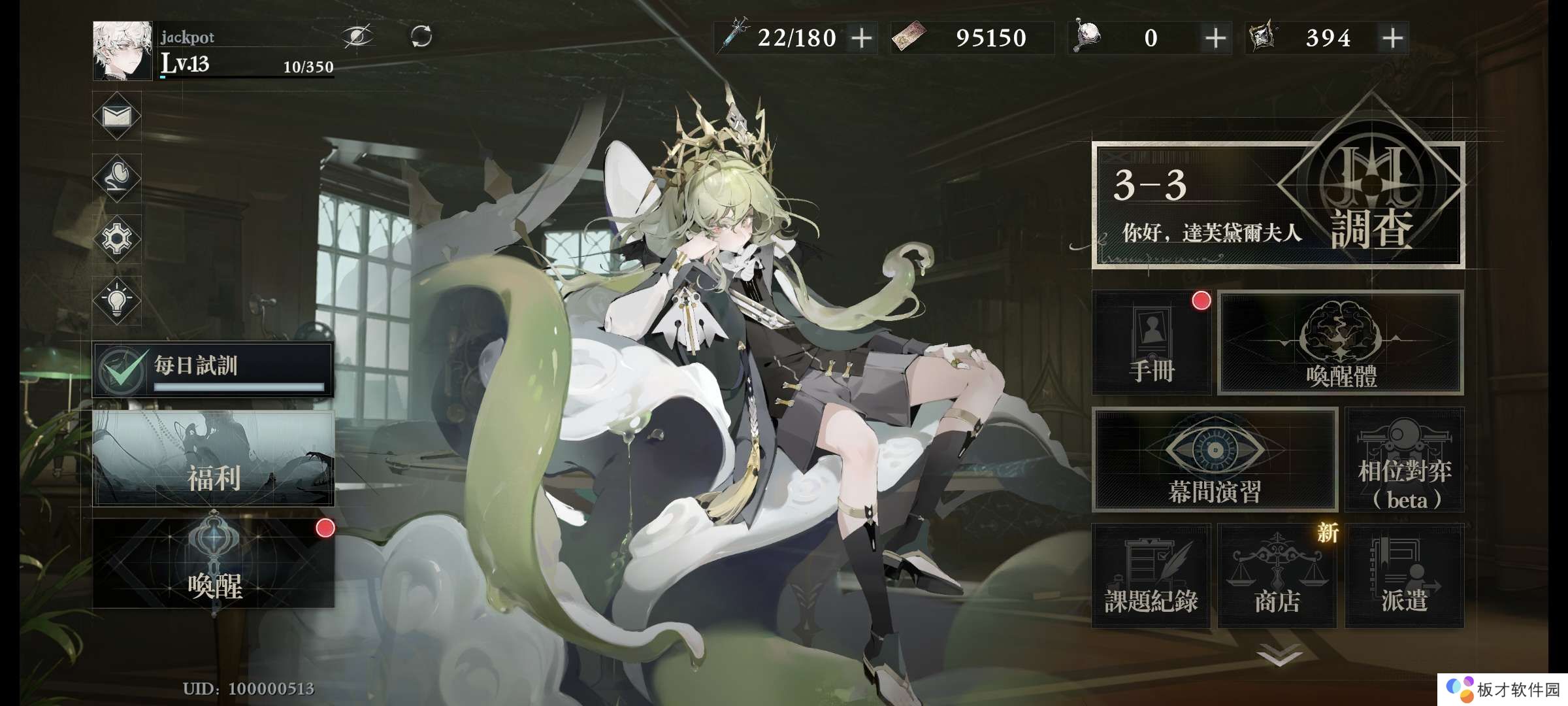Open 相位對弈 (beta) mode

pyautogui.click(x=1404, y=460)
